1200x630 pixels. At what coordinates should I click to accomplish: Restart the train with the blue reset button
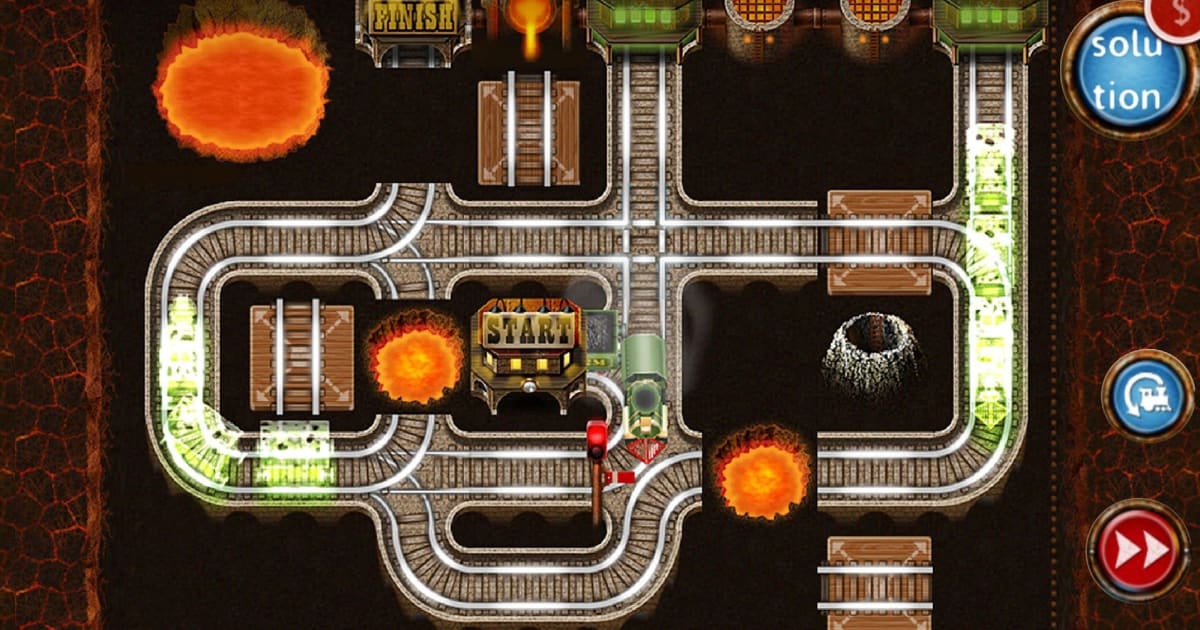[1147, 396]
